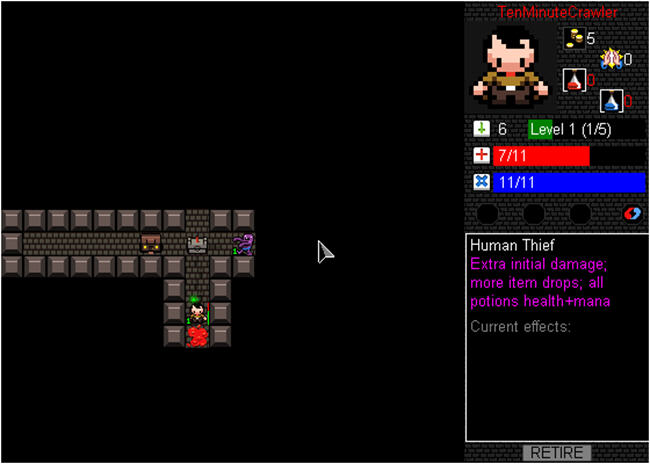650x464 pixels.
Task: Select the red and blue conversion icon
Action: tap(632, 213)
